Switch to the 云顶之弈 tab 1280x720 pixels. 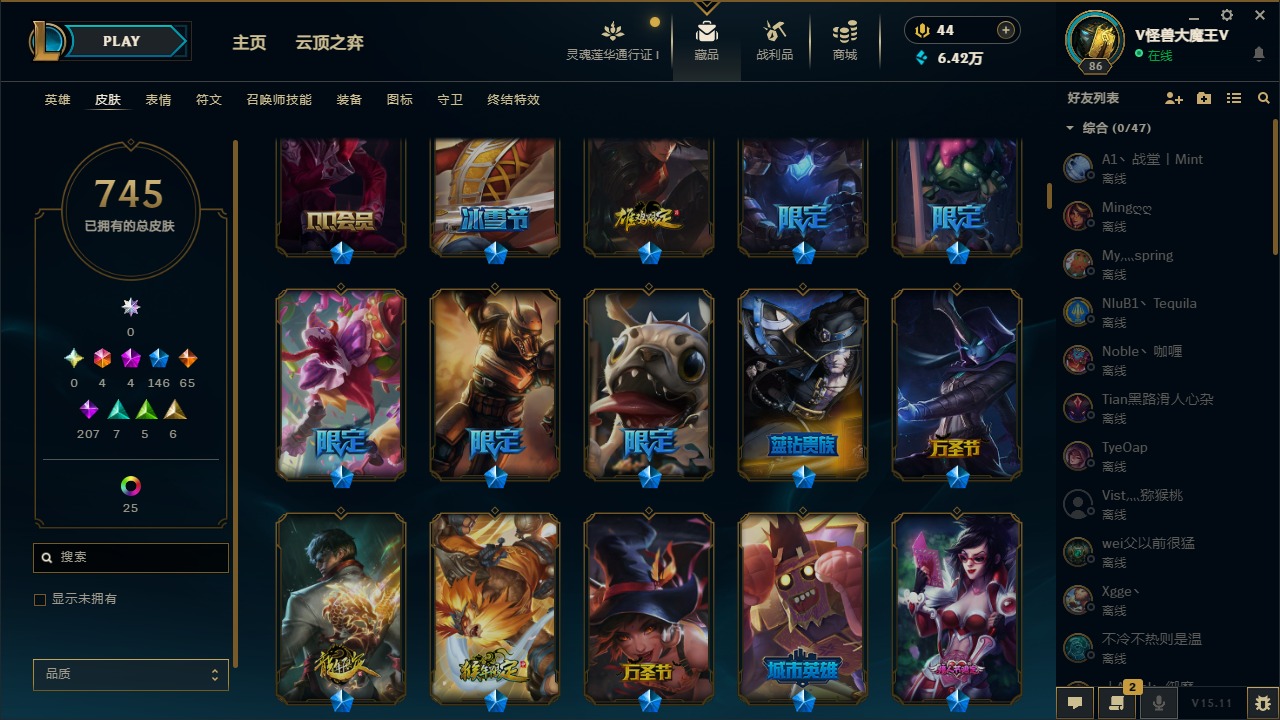click(332, 42)
